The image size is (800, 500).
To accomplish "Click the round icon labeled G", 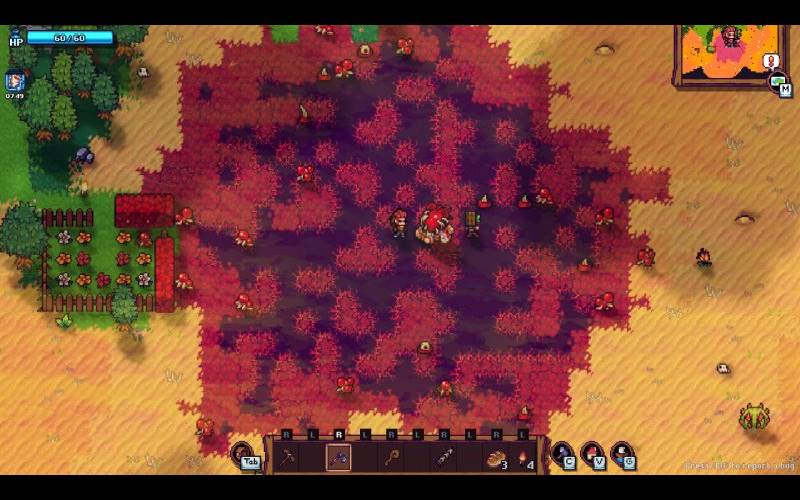I will click(x=622, y=455).
